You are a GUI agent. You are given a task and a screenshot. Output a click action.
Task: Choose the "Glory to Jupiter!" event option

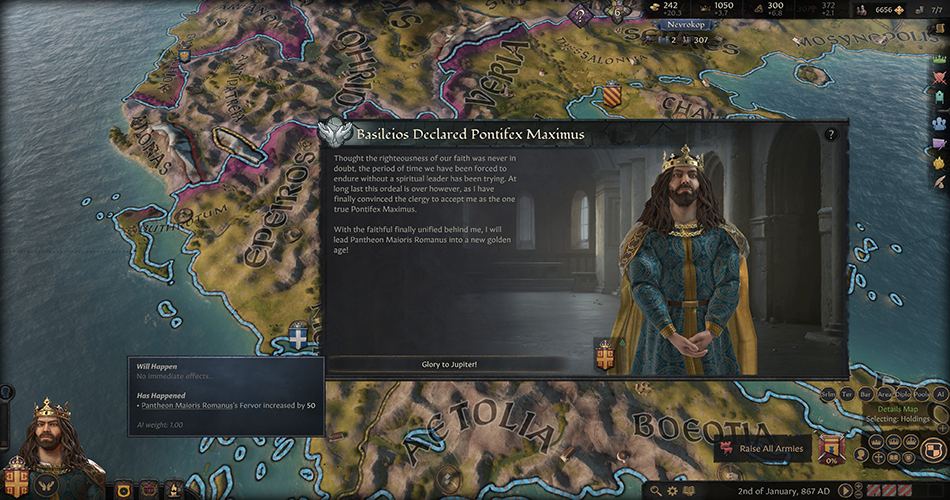(449, 364)
